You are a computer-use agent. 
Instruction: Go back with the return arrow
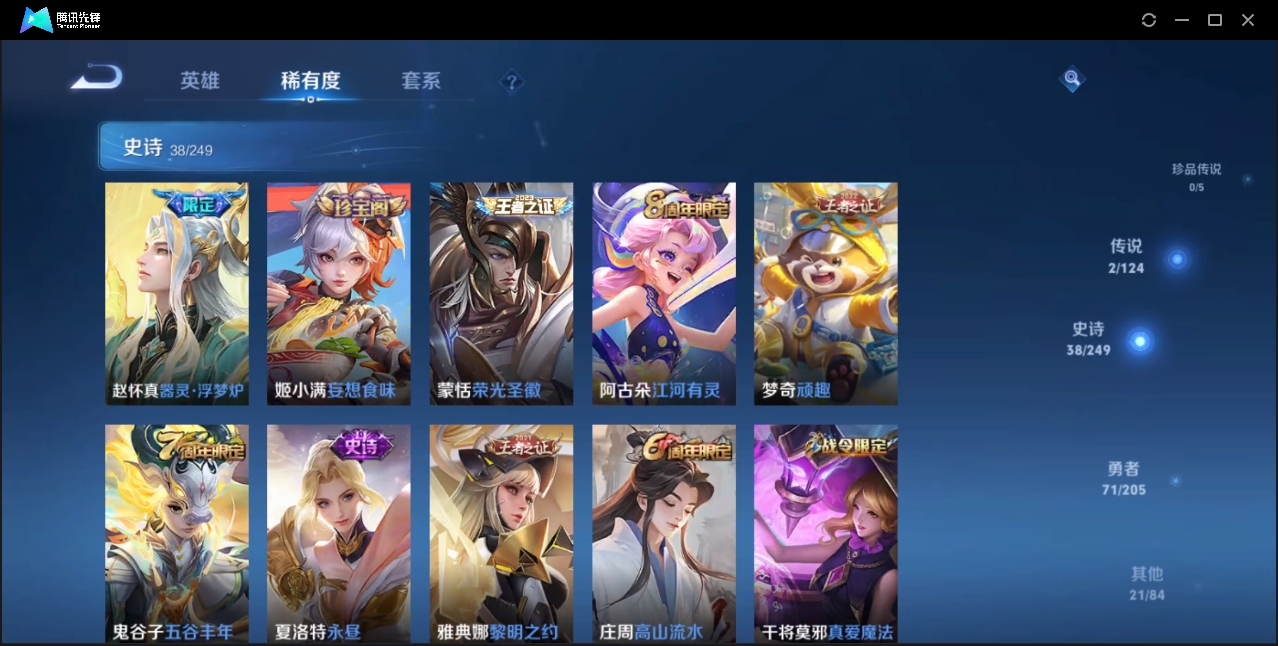96,78
